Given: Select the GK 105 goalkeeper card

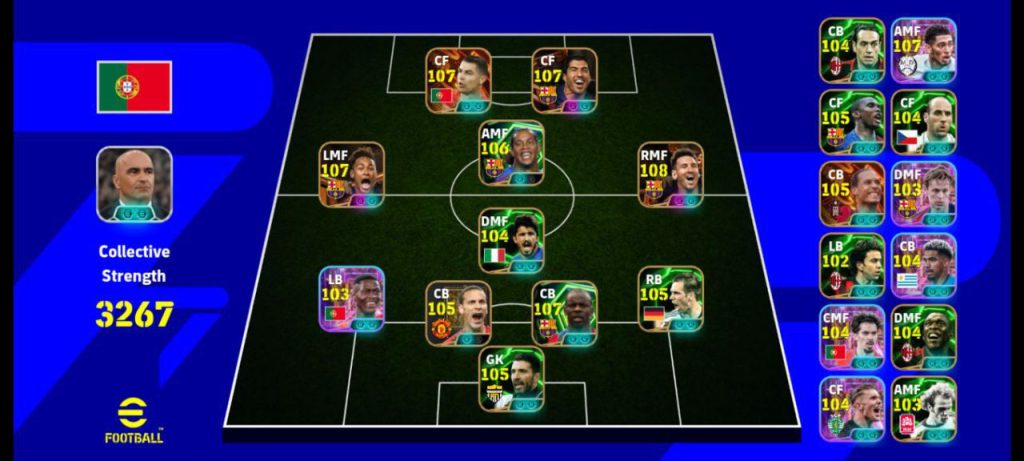Looking at the screenshot, I should point(511,379).
